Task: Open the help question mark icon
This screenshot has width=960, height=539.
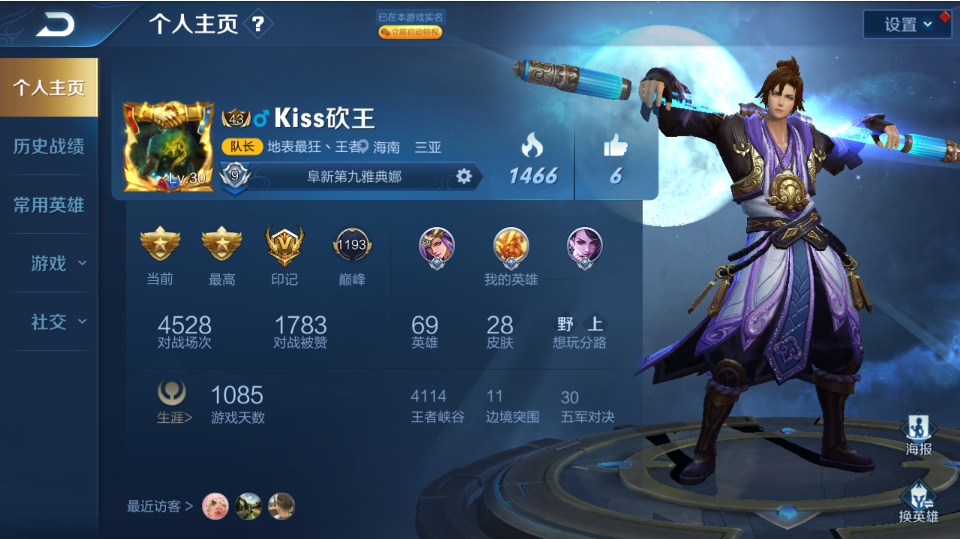Action: tap(257, 24)
